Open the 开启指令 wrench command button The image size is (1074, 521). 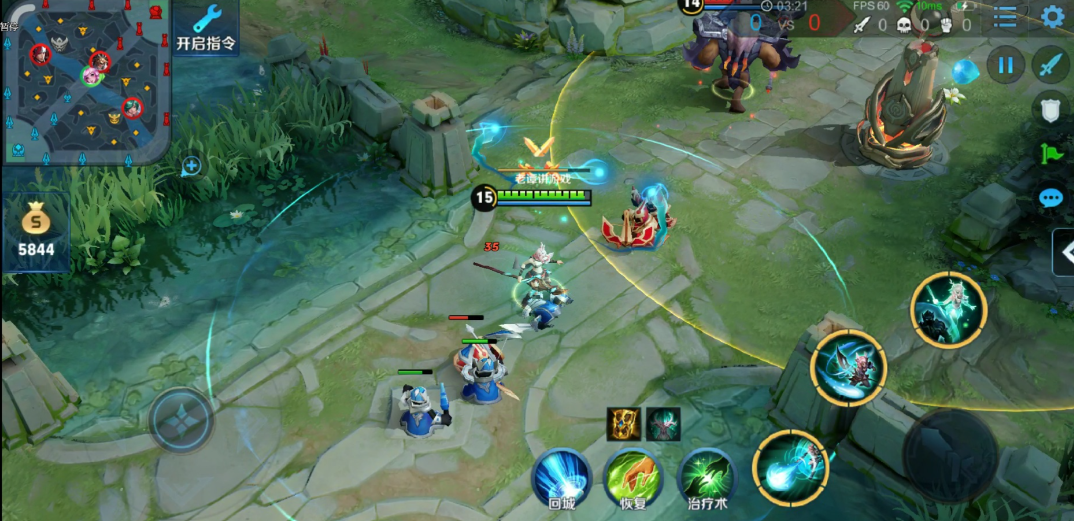point(206,28)
